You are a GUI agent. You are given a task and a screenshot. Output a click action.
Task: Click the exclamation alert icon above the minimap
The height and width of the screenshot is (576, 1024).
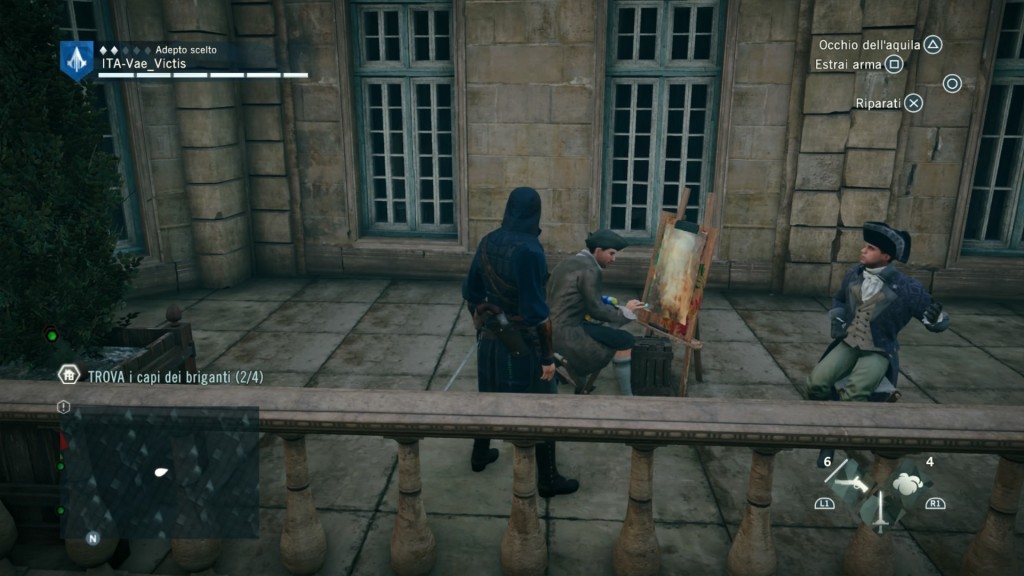coord(64,407)
